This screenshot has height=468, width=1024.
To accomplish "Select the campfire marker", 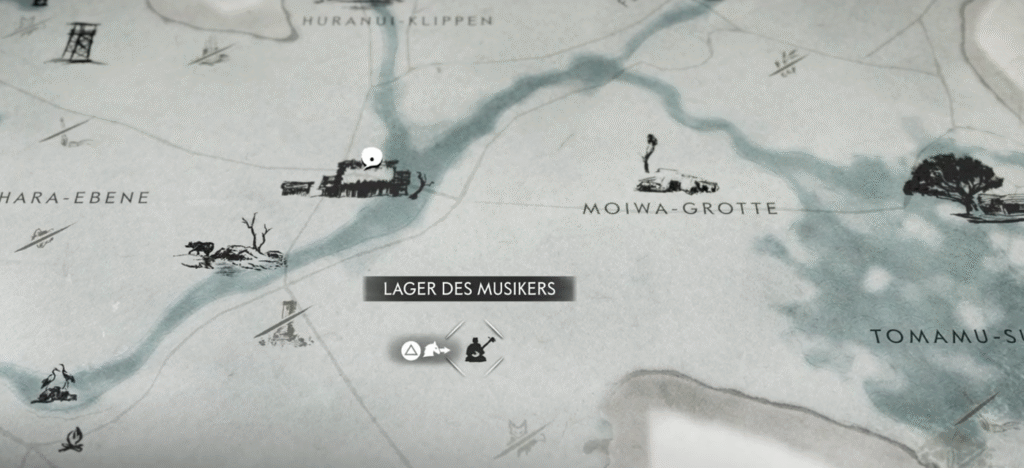I will tap(71, 439).
